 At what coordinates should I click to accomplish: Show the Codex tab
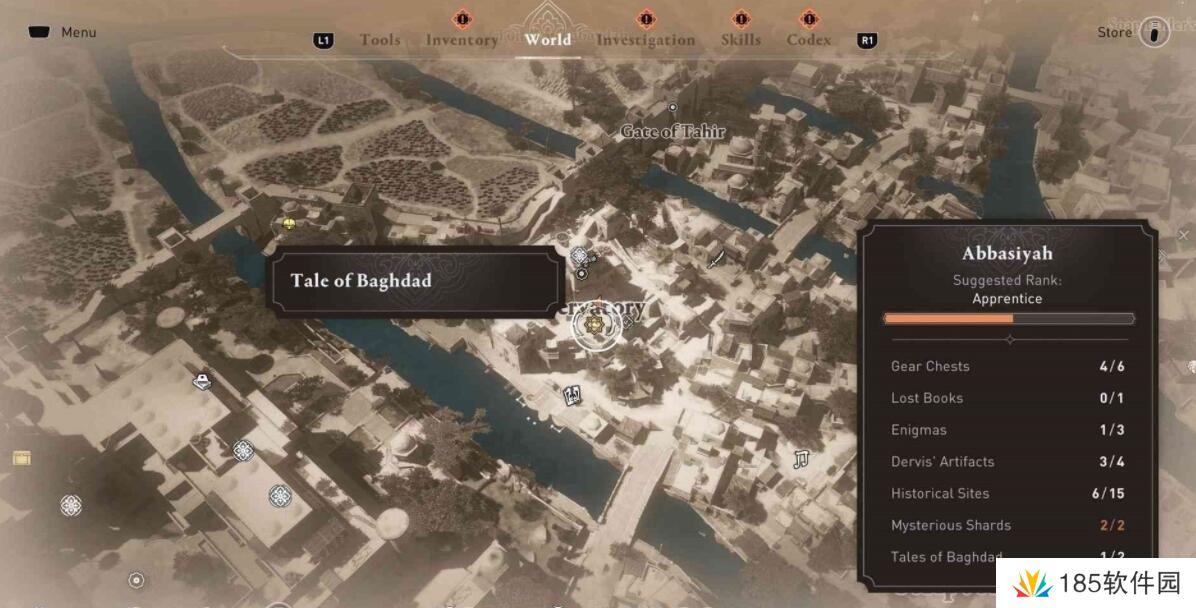click(x=808, y=40)
